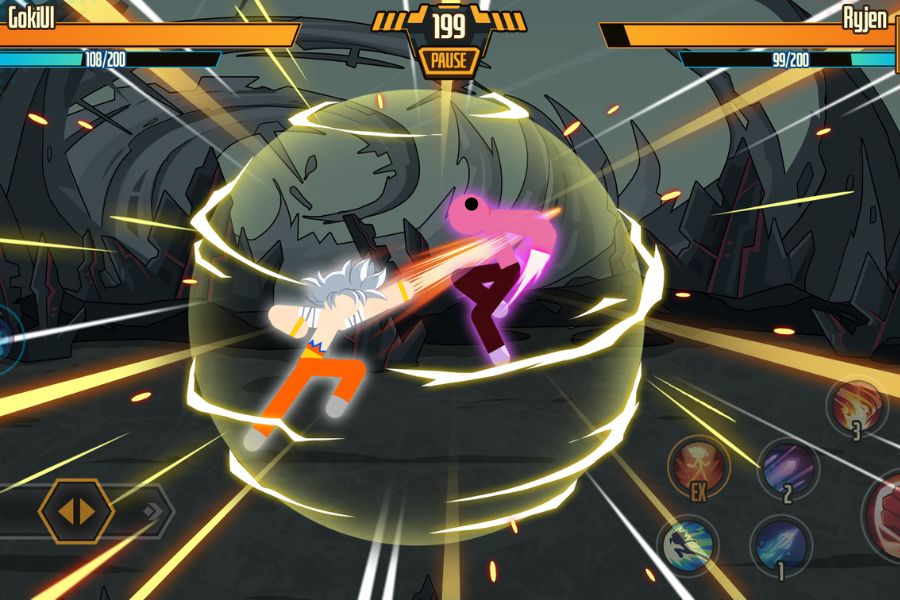Tap the red fist attack button

885,515
